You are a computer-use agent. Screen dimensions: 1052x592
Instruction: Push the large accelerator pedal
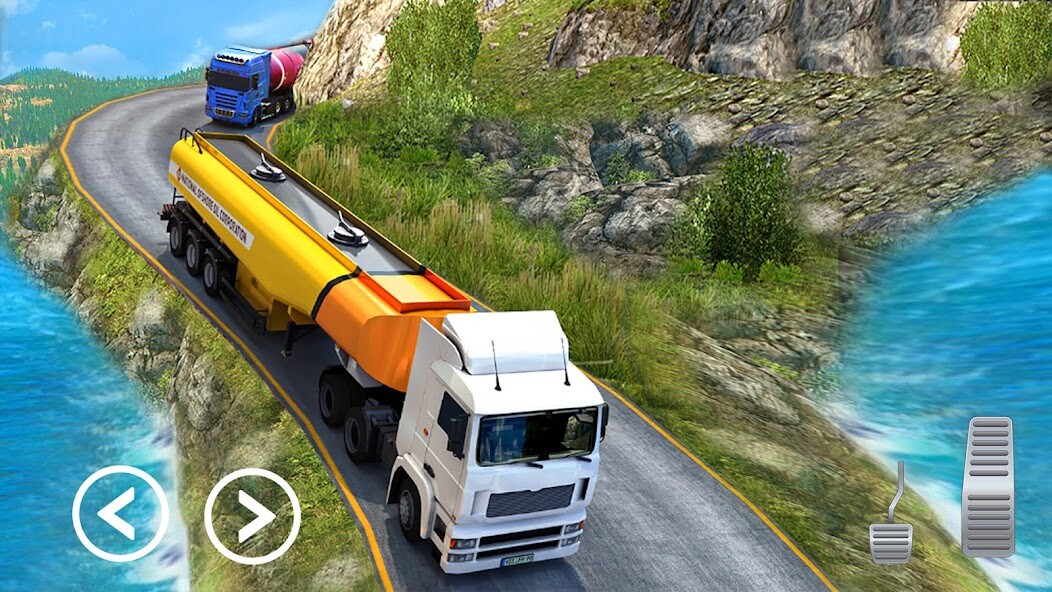[x=988, y=487]
